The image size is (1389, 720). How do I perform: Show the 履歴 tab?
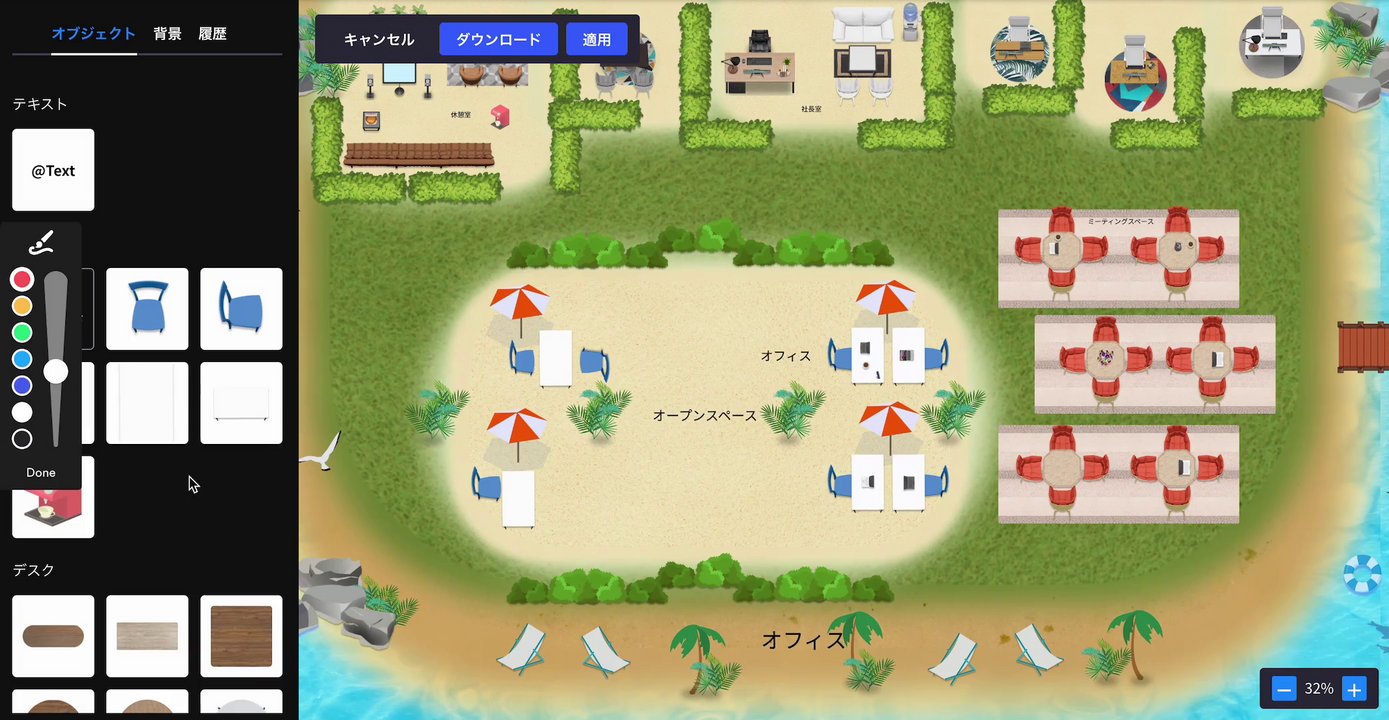pos(212,34)
